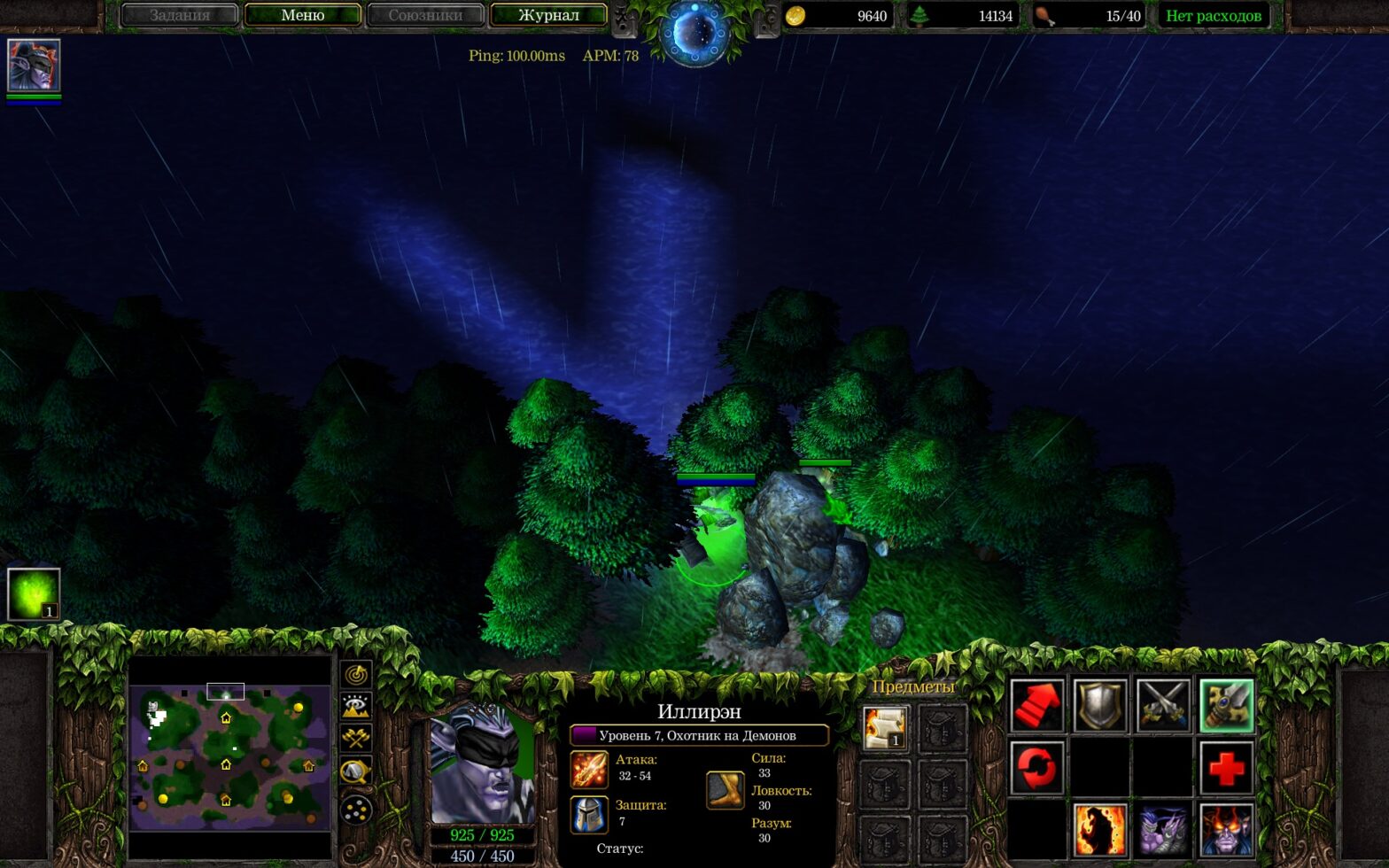Toggle the creep camp display button
The image size is (1389, 868).
[x=356, y=772]
